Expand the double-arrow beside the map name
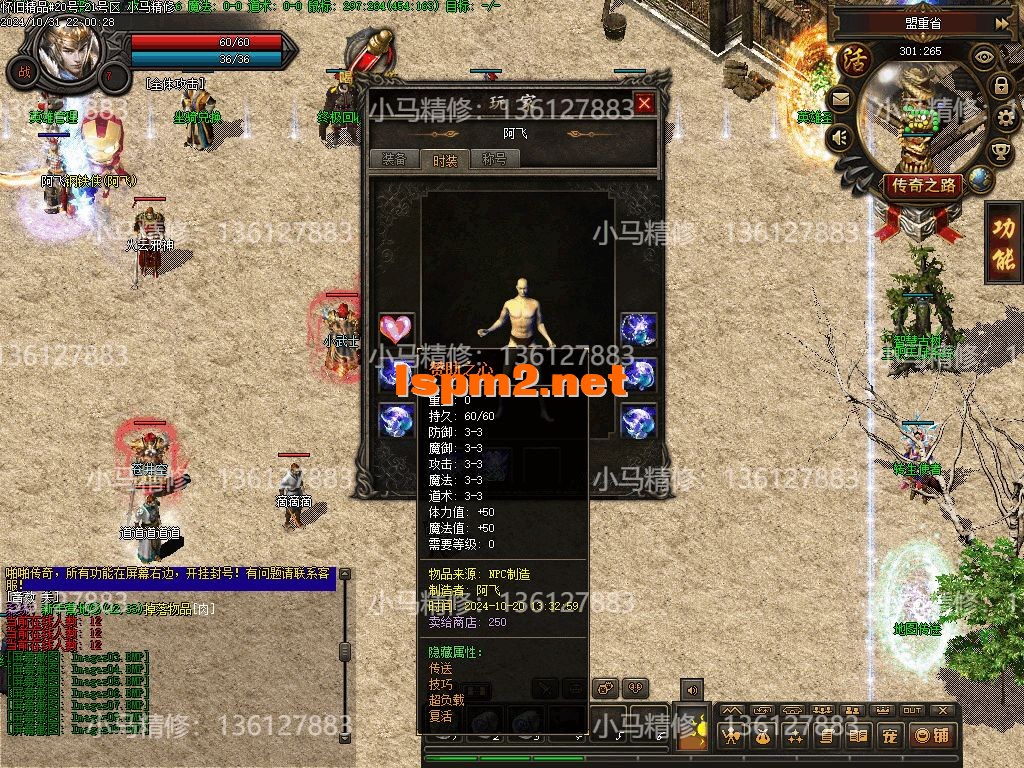 pyautogui.click(x=1001, y=22)
